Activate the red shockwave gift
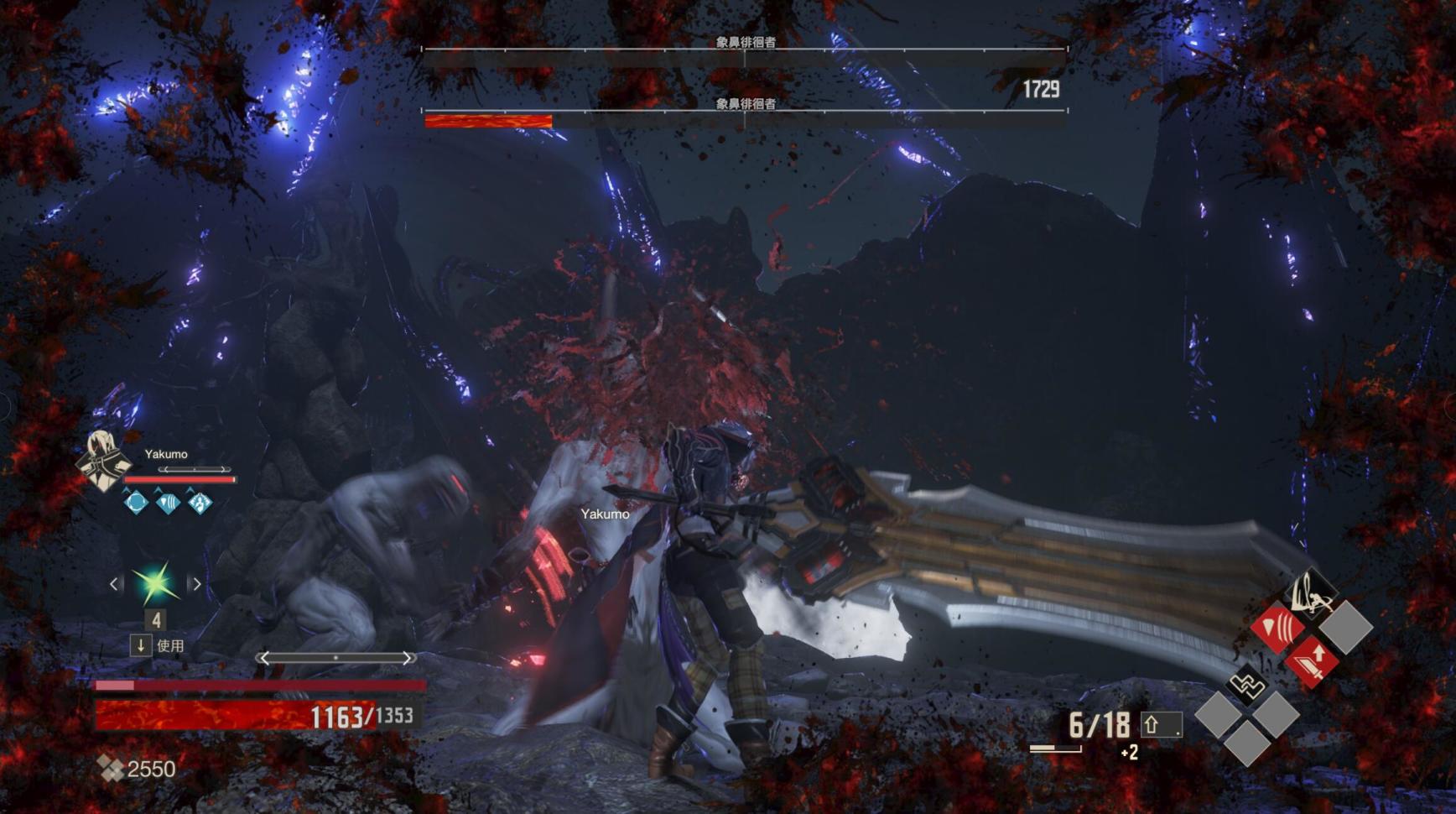1456x814 pixels. 1277,626
